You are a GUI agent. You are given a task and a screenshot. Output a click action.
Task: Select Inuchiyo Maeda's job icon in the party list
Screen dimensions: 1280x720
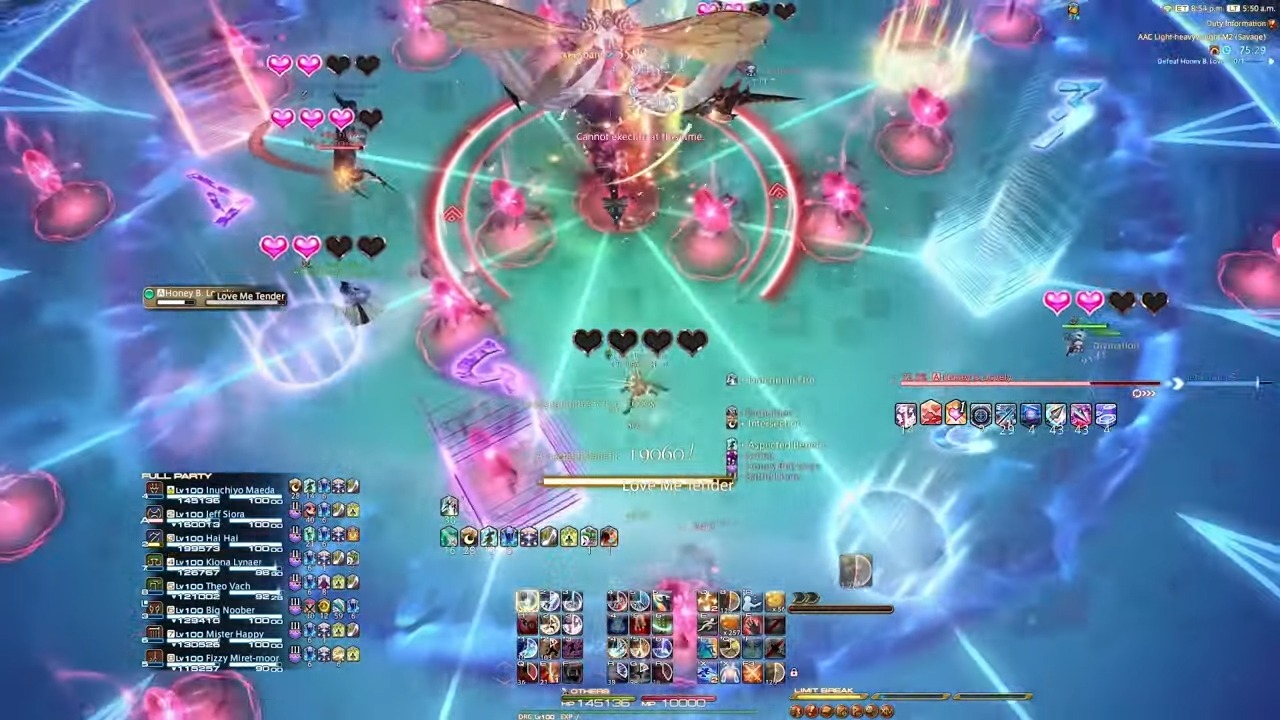click(x=152, y=489)
